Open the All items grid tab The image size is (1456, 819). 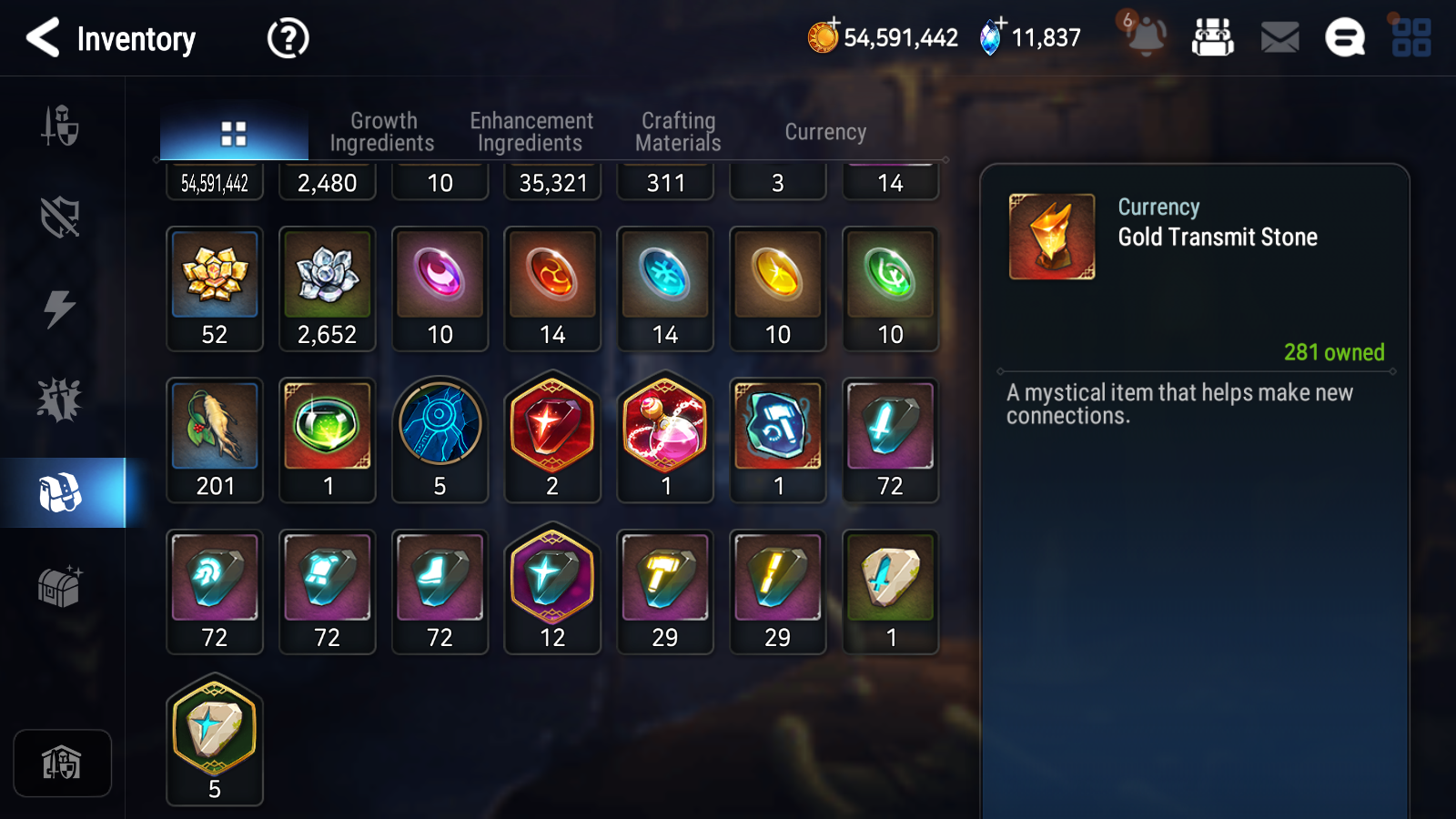pos(233,131)
